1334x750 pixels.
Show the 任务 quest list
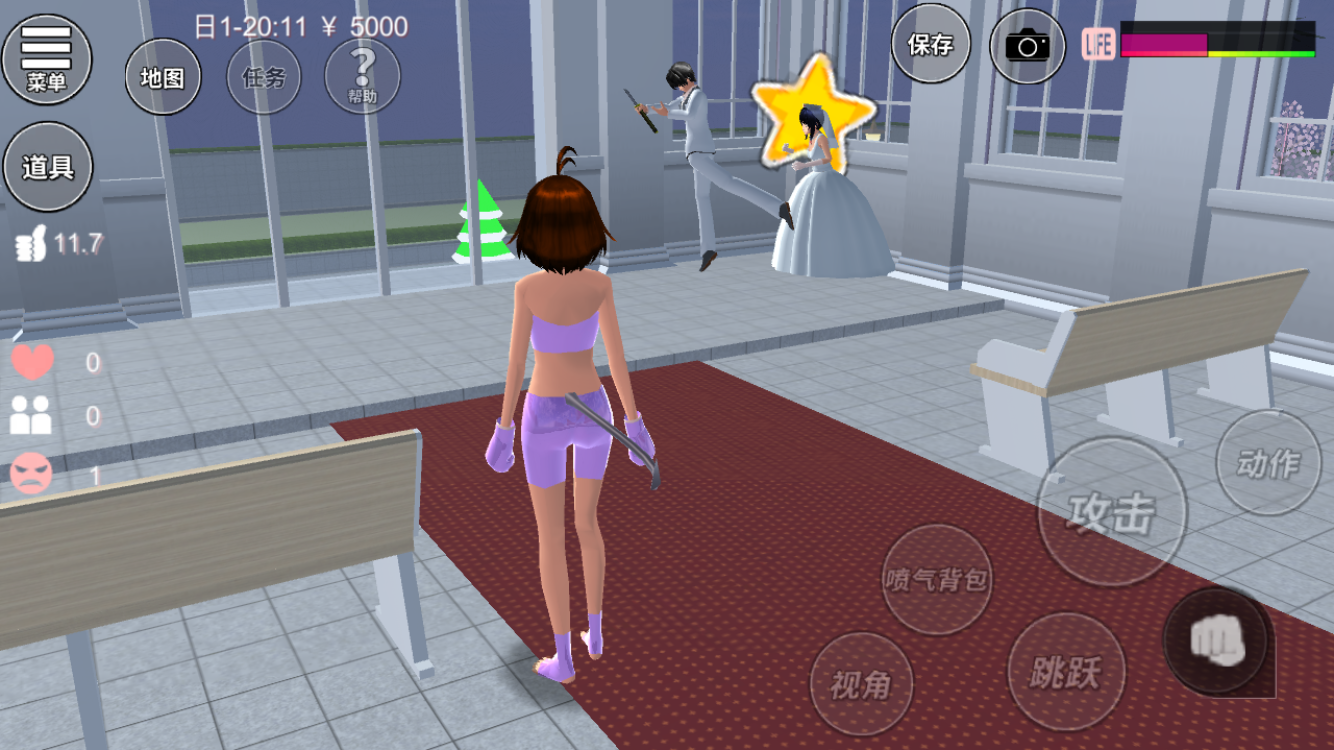(263, 77)
